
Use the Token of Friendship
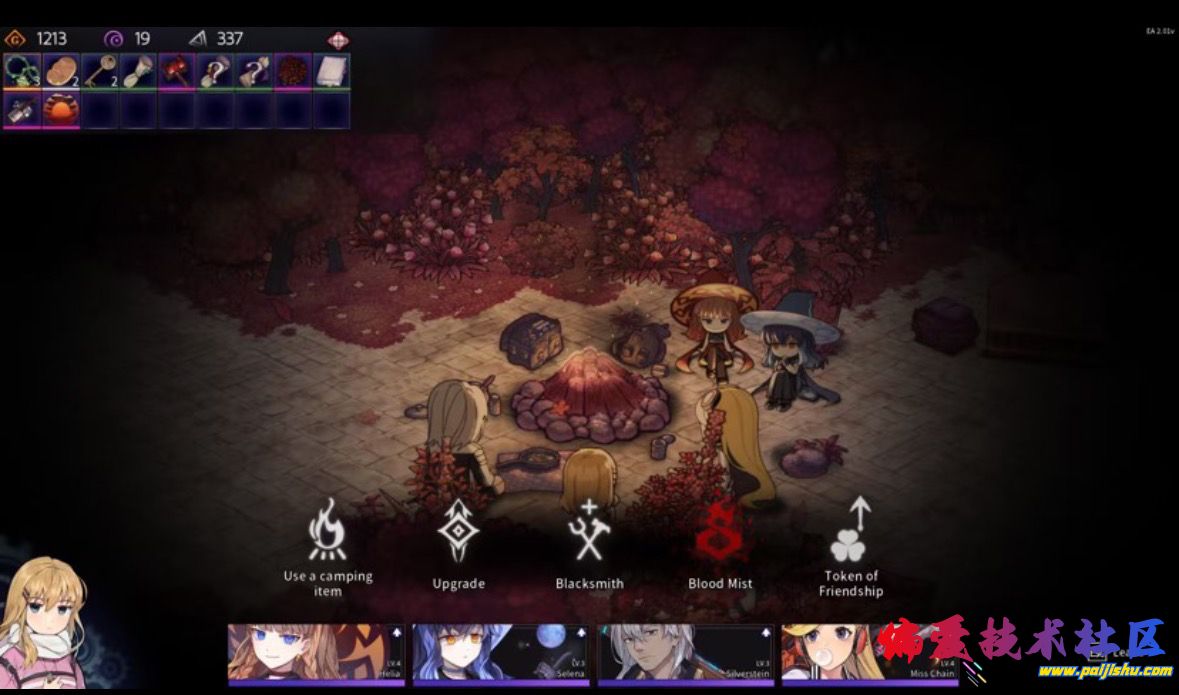click(850, 545)
